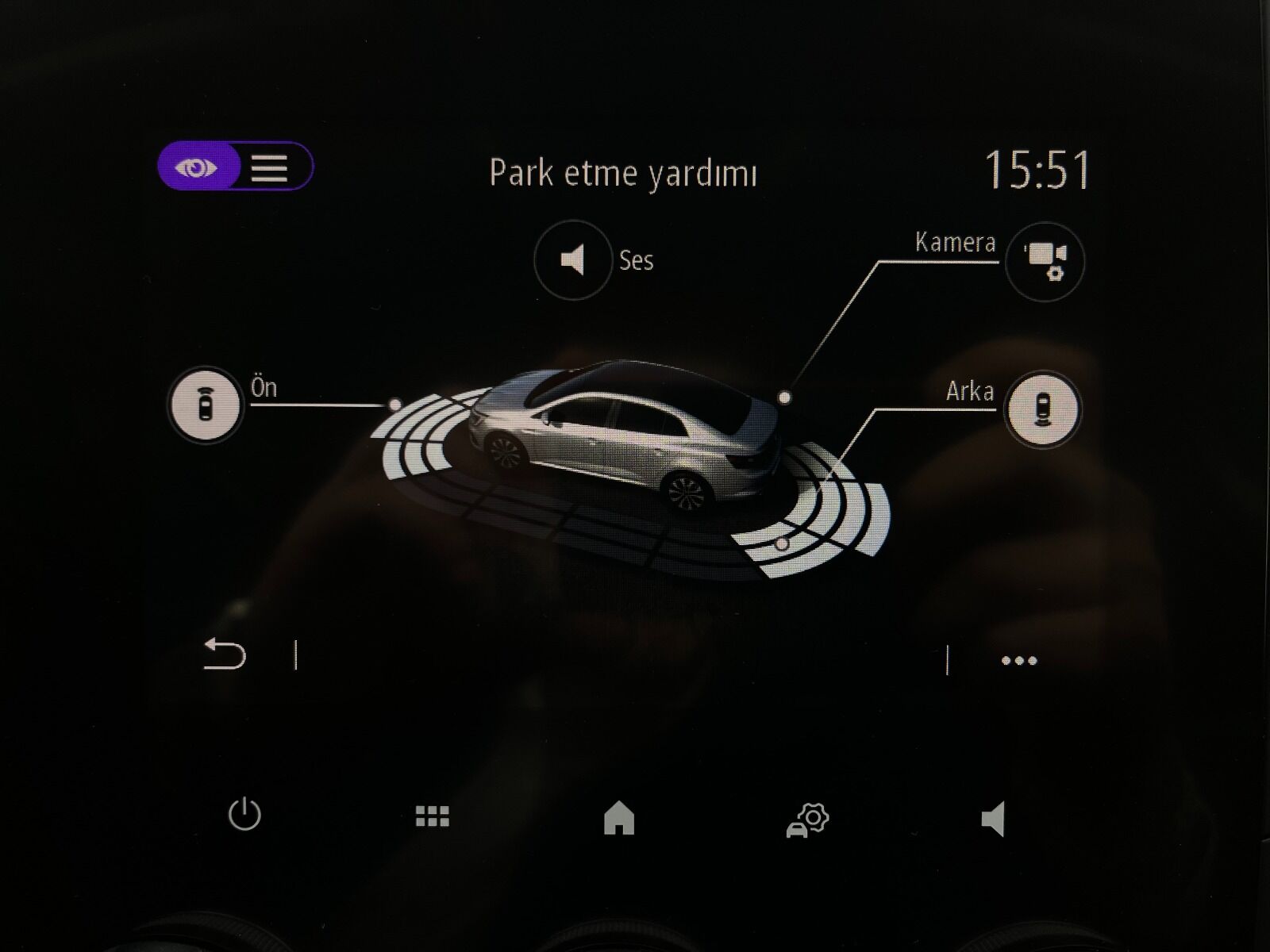Open the three-dot more options menu
1270x952 pixels.
(1018, 658)
